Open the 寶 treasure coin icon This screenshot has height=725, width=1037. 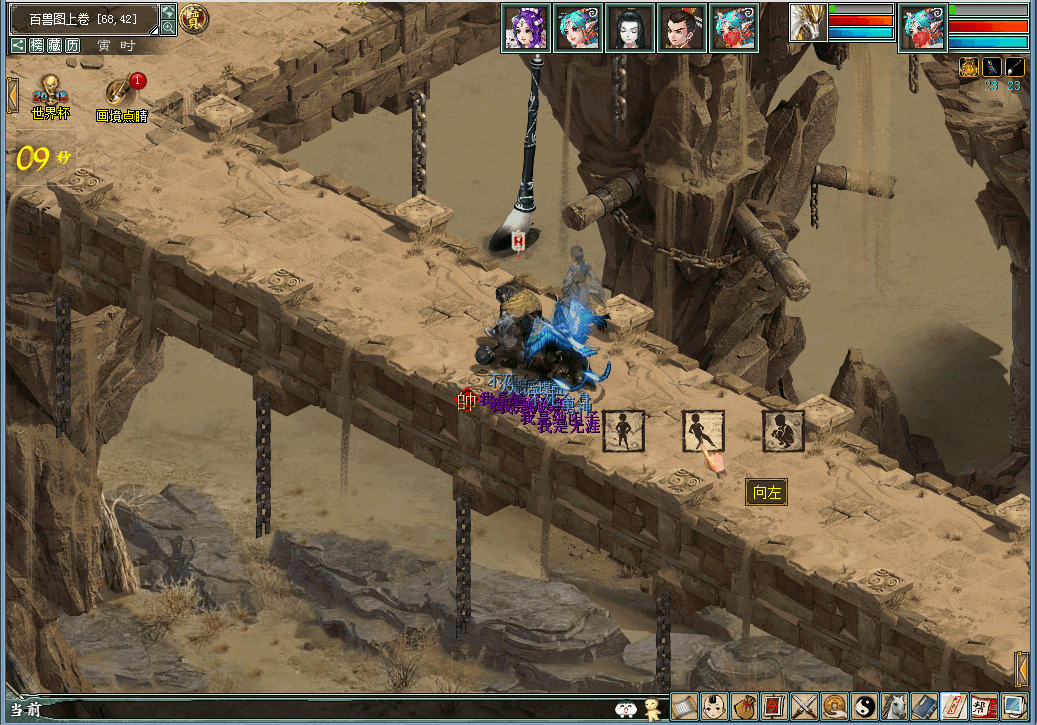pos(194,19)
